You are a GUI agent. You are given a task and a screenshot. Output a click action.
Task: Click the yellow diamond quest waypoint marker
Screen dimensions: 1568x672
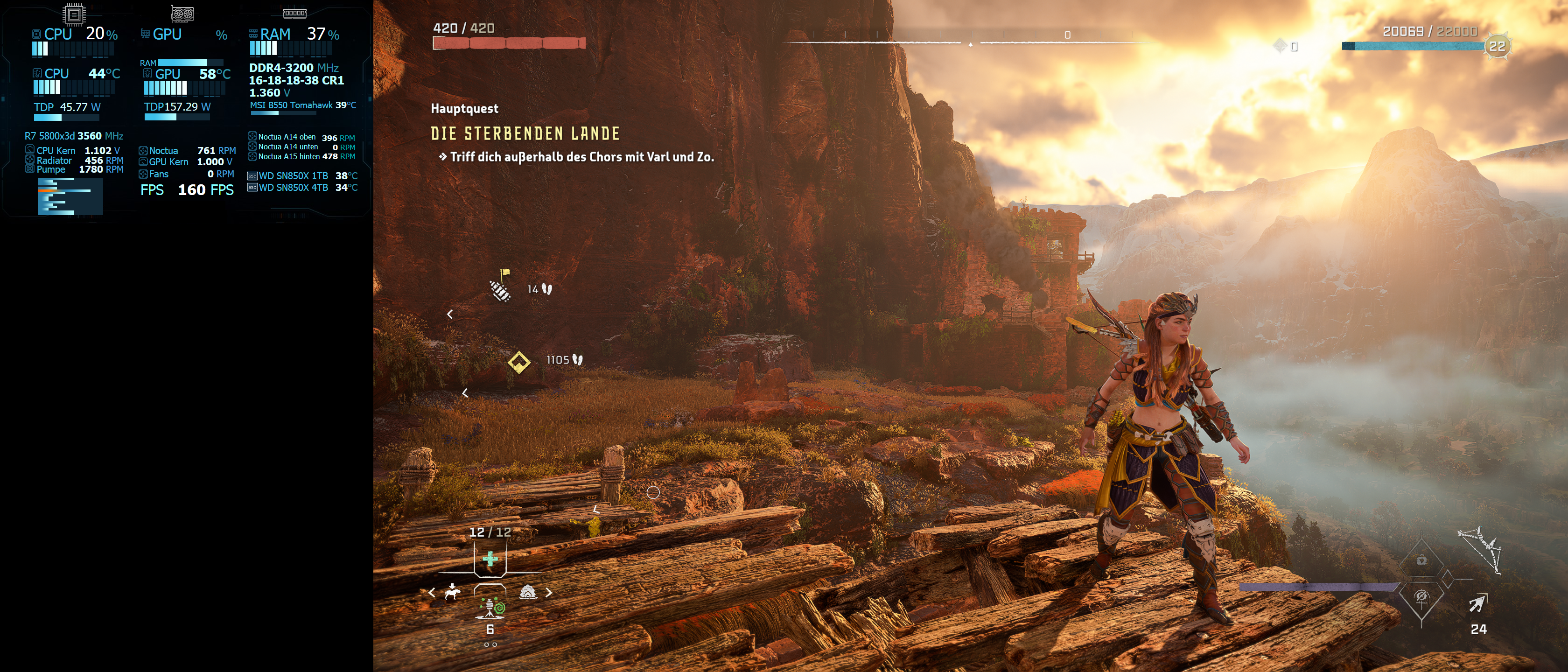tap(518, 362)
